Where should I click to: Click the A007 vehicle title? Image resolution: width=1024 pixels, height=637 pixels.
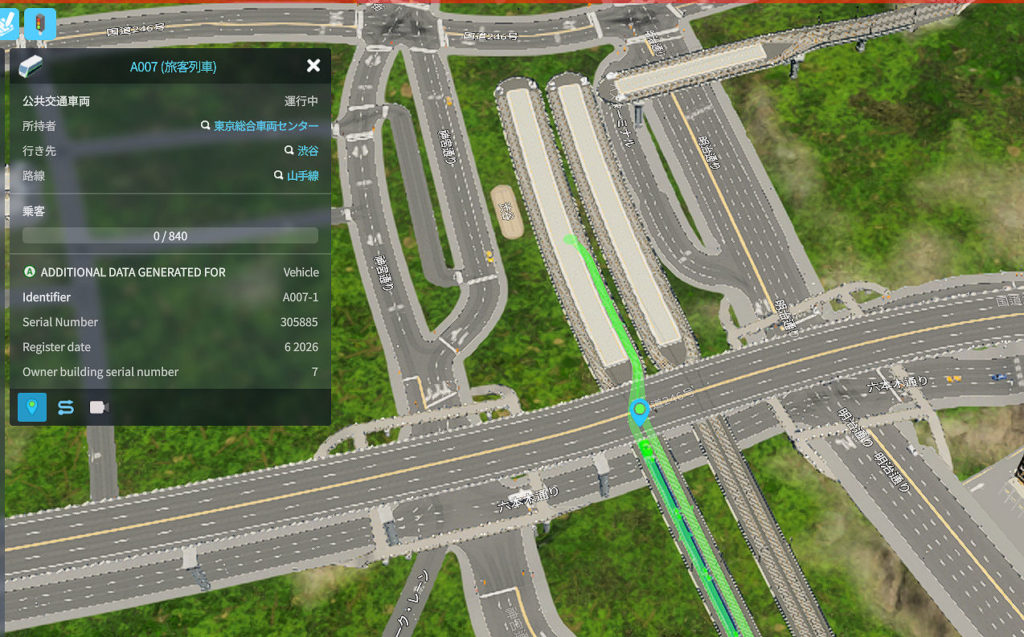pyautogui.click(x=173, y=67)
